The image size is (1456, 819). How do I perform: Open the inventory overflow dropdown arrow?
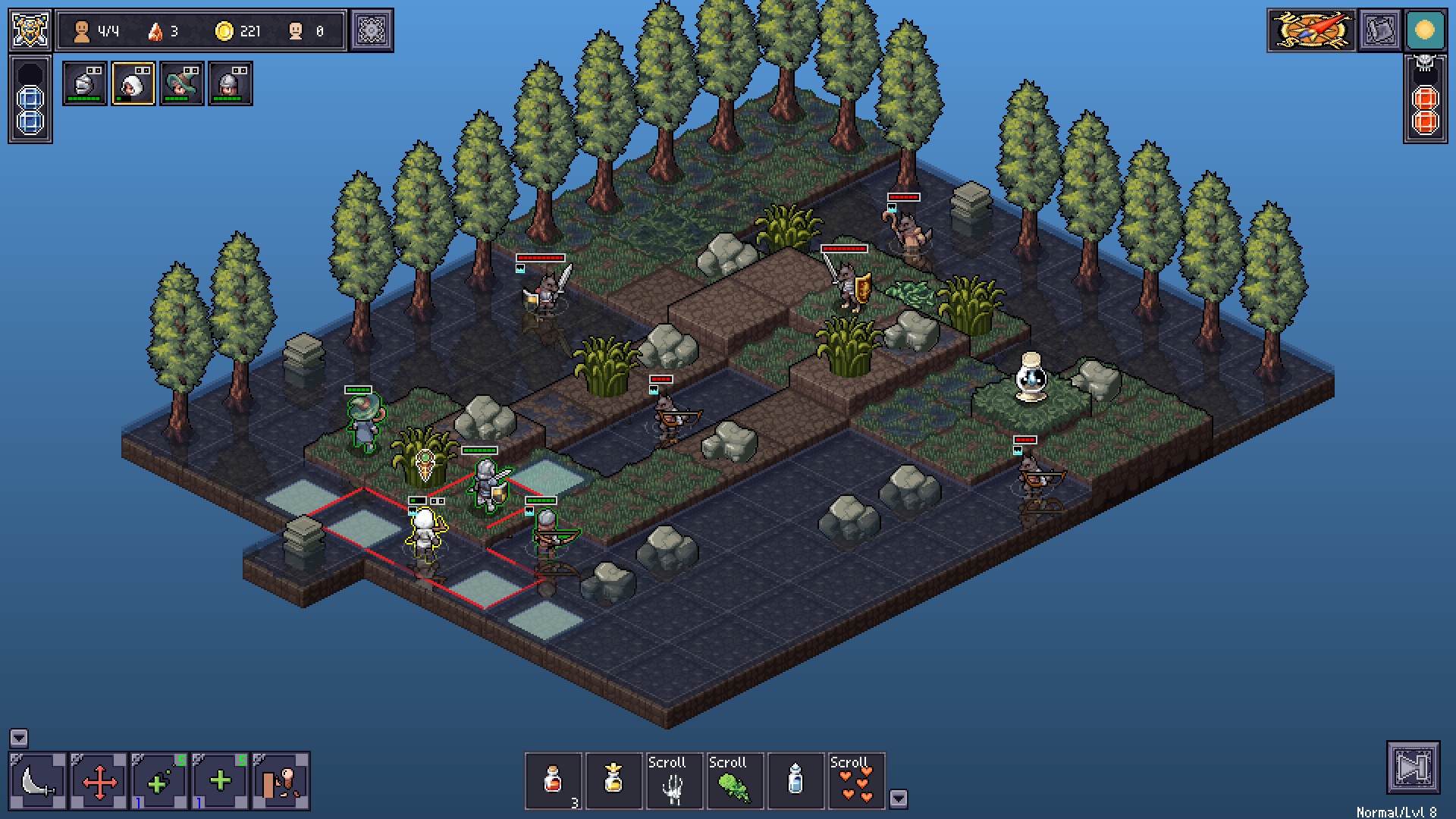click(899, 798)
